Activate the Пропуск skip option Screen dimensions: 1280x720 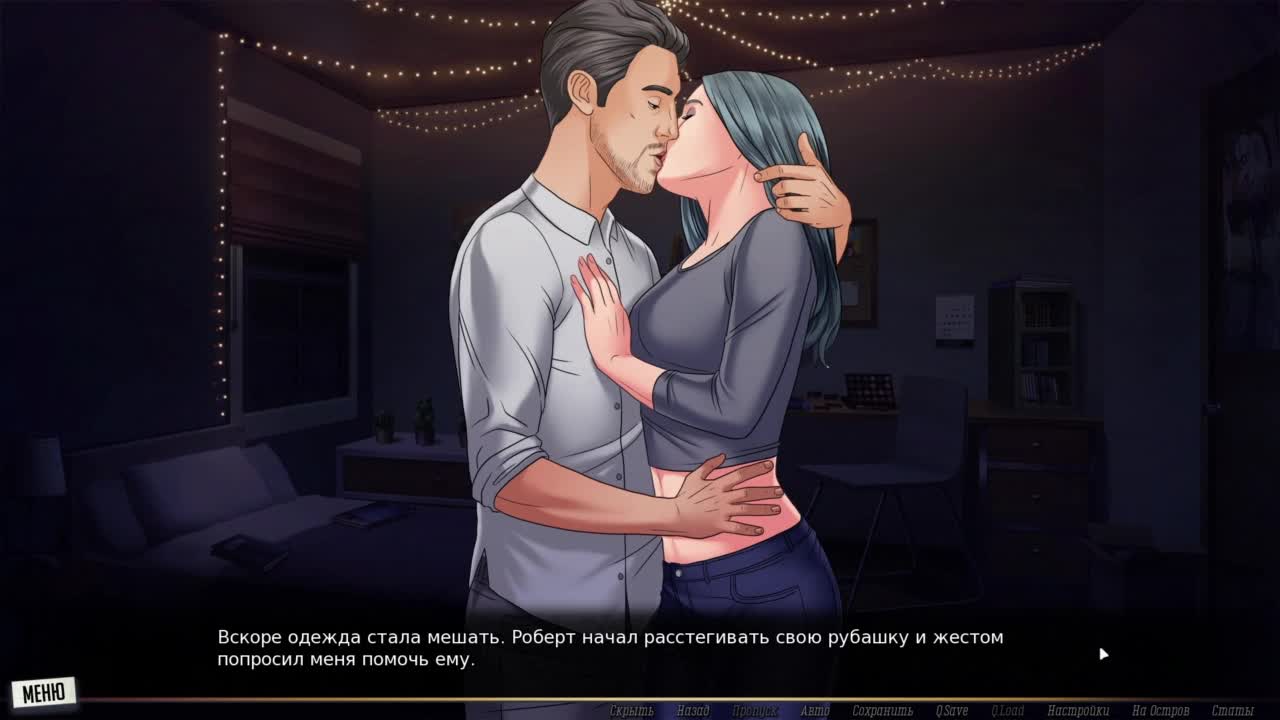click(755, 711)
